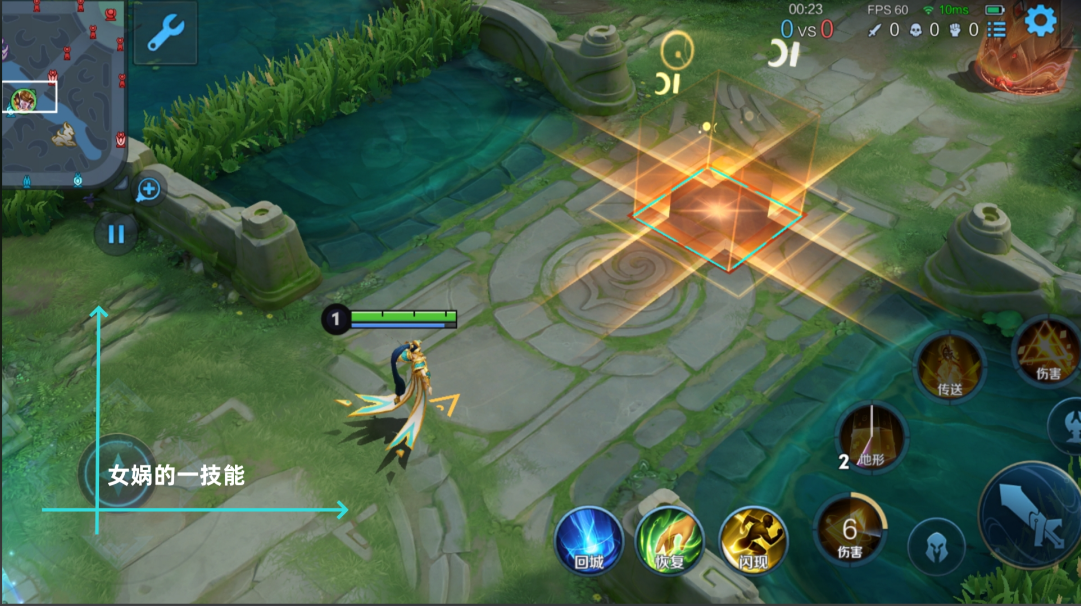Tap the minimap
The height and width of the screenshot is (606, 1081).
(x=62, y=93)
